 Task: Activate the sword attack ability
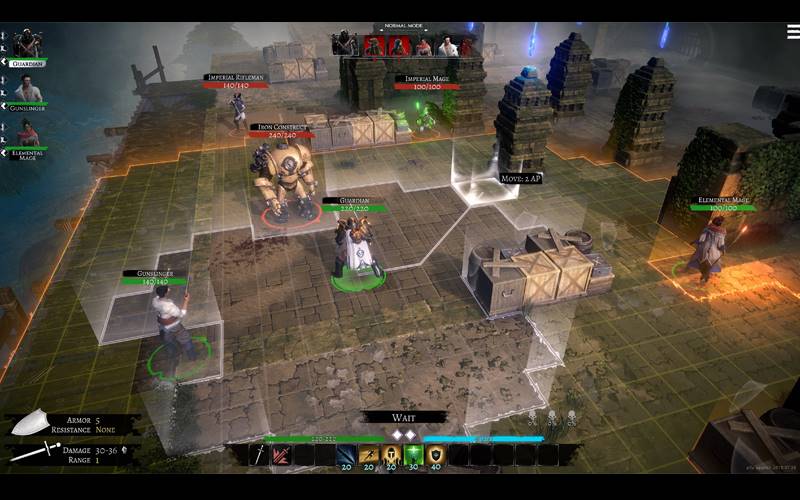259,455
